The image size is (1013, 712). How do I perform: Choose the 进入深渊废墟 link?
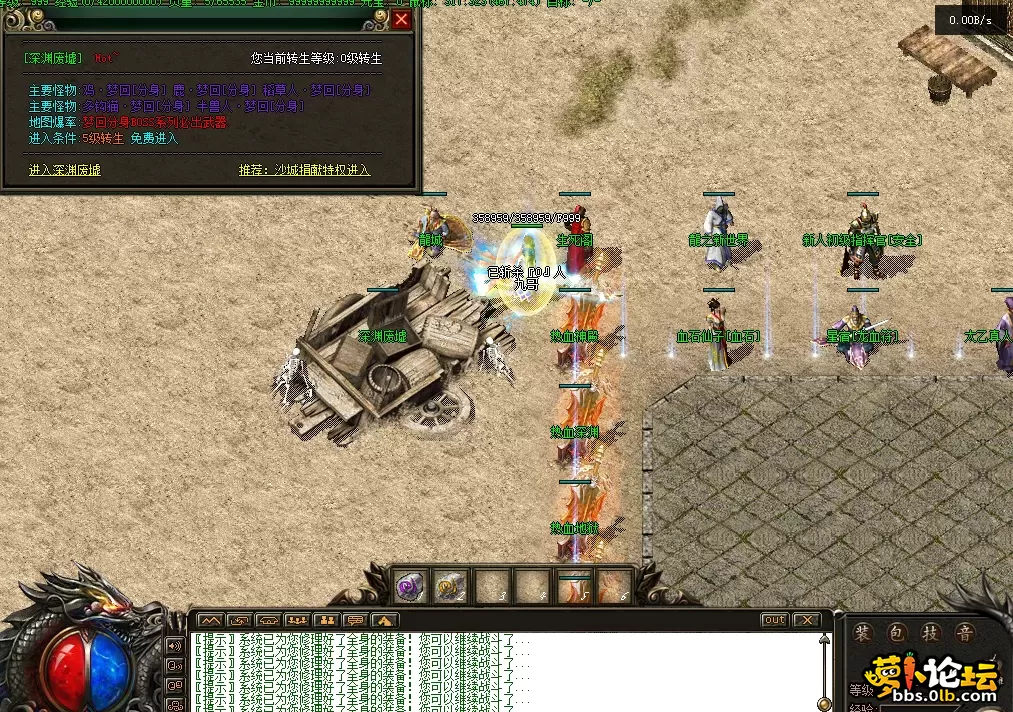pos(65,170)
